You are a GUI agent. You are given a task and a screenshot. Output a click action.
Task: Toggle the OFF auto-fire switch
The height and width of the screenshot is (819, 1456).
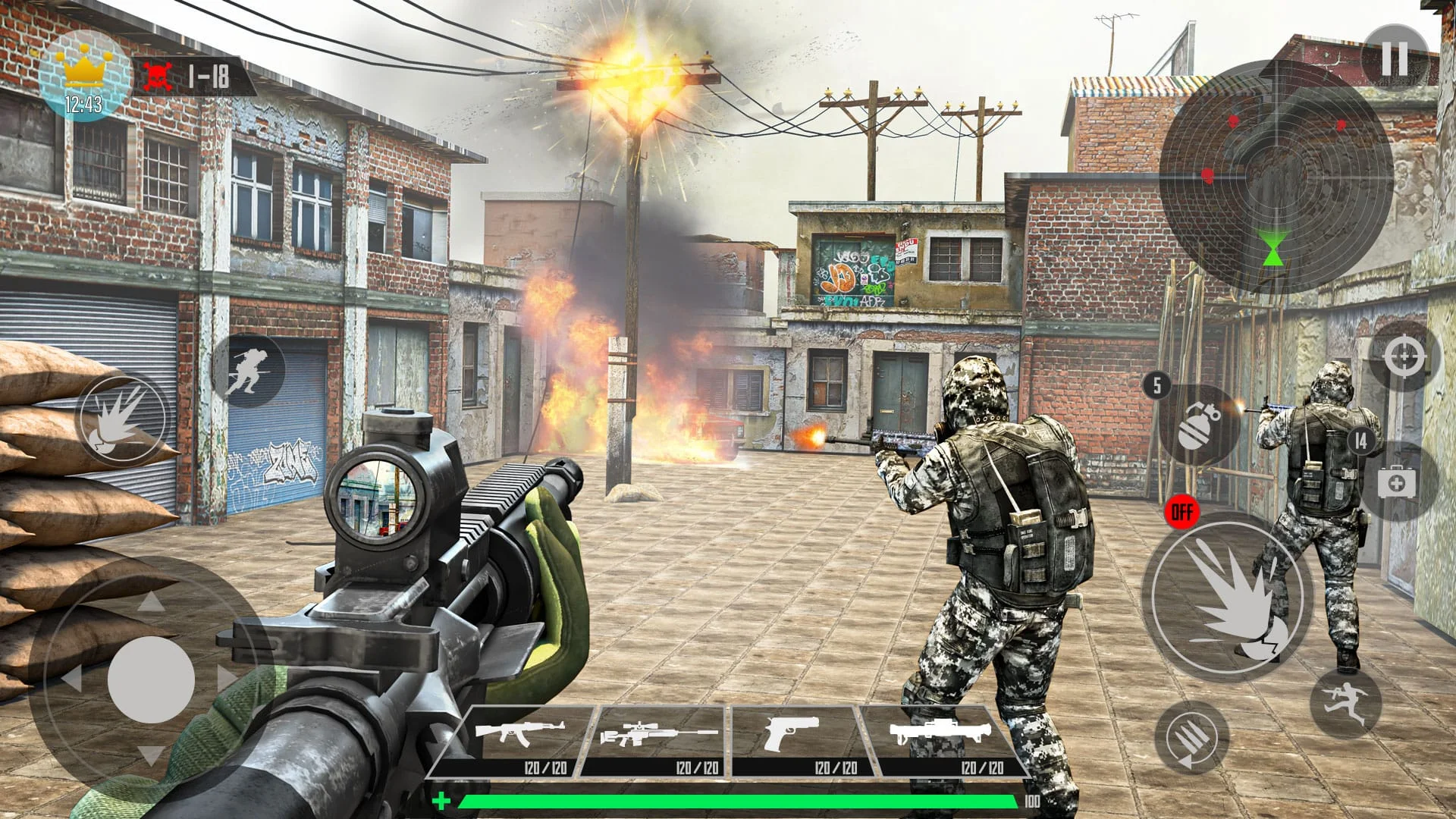point(1184,512)
